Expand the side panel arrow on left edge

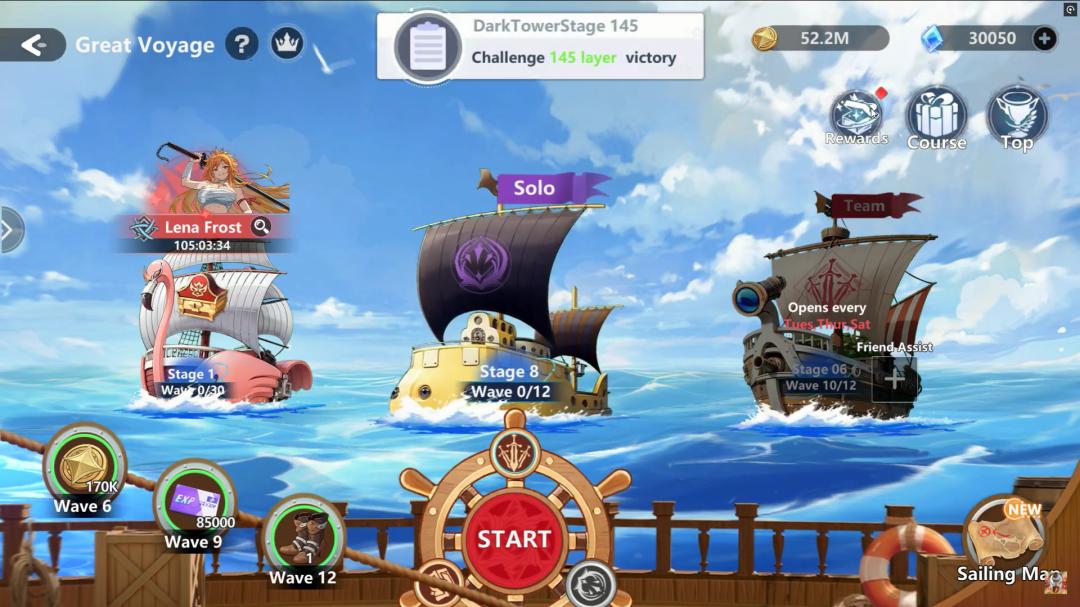tap(9, 230)
